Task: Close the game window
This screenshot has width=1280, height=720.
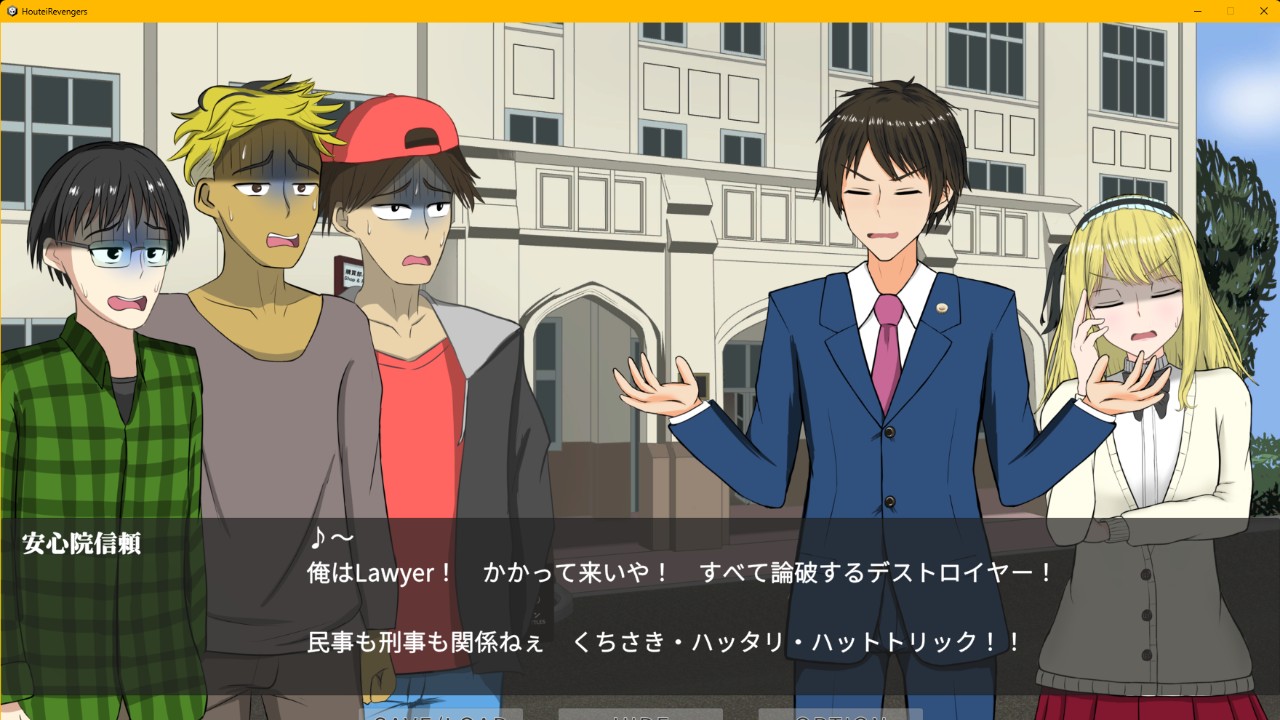Action: [x=1262, y=10]
